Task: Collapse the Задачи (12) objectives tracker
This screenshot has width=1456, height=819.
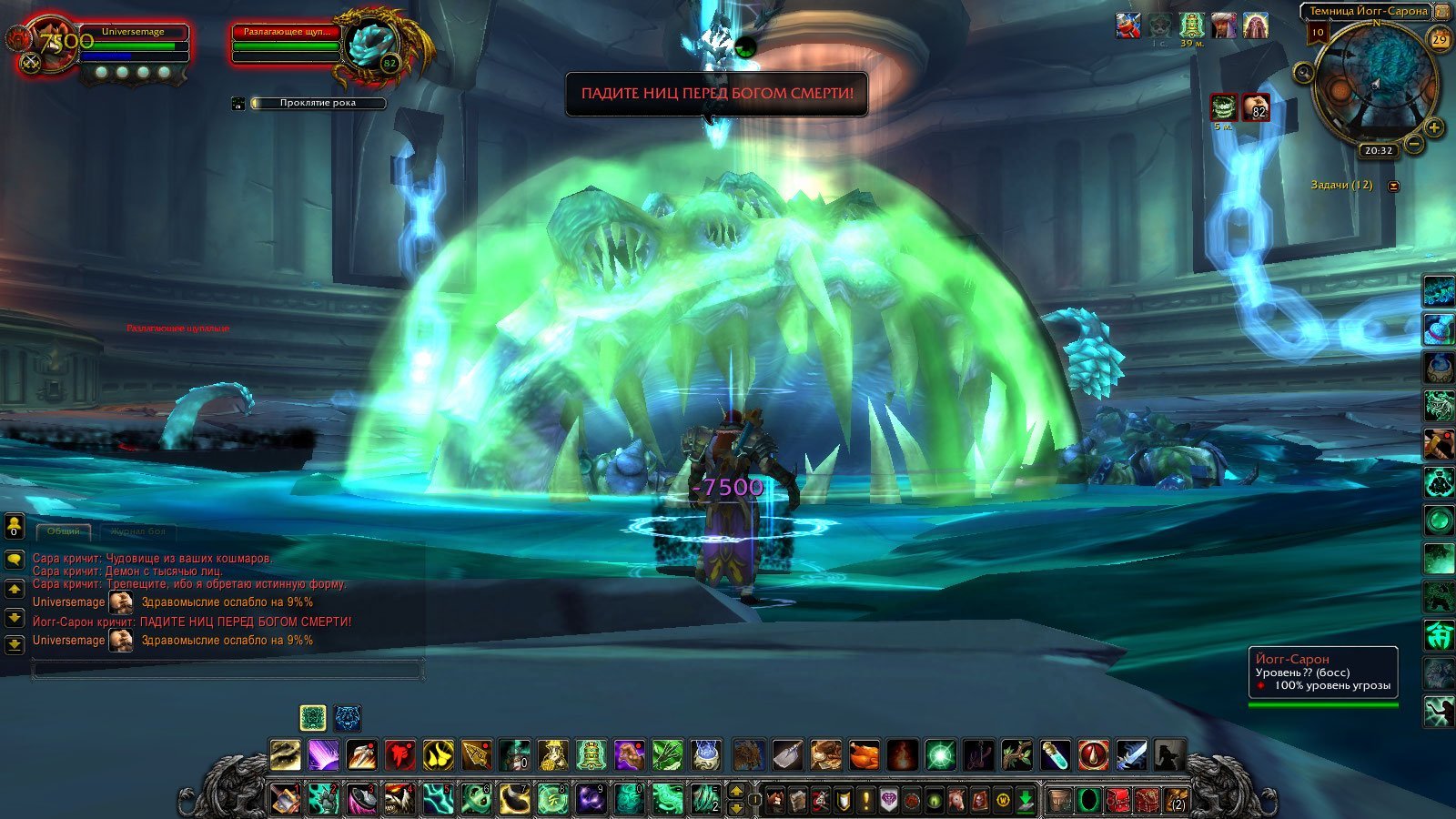Action: coord(1393,186)
